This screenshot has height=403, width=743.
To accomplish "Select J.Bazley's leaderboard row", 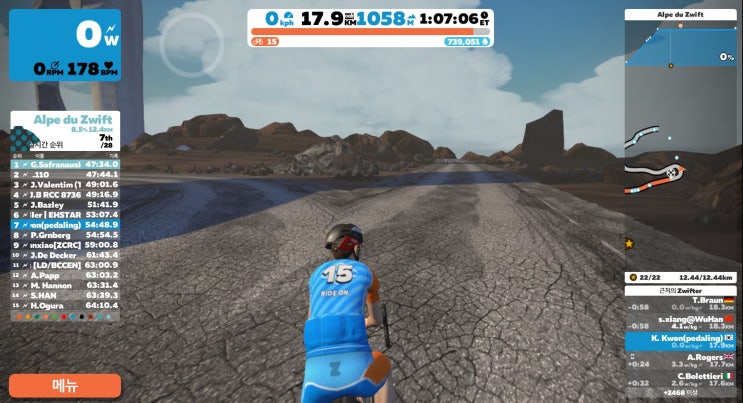I will 65,204.
